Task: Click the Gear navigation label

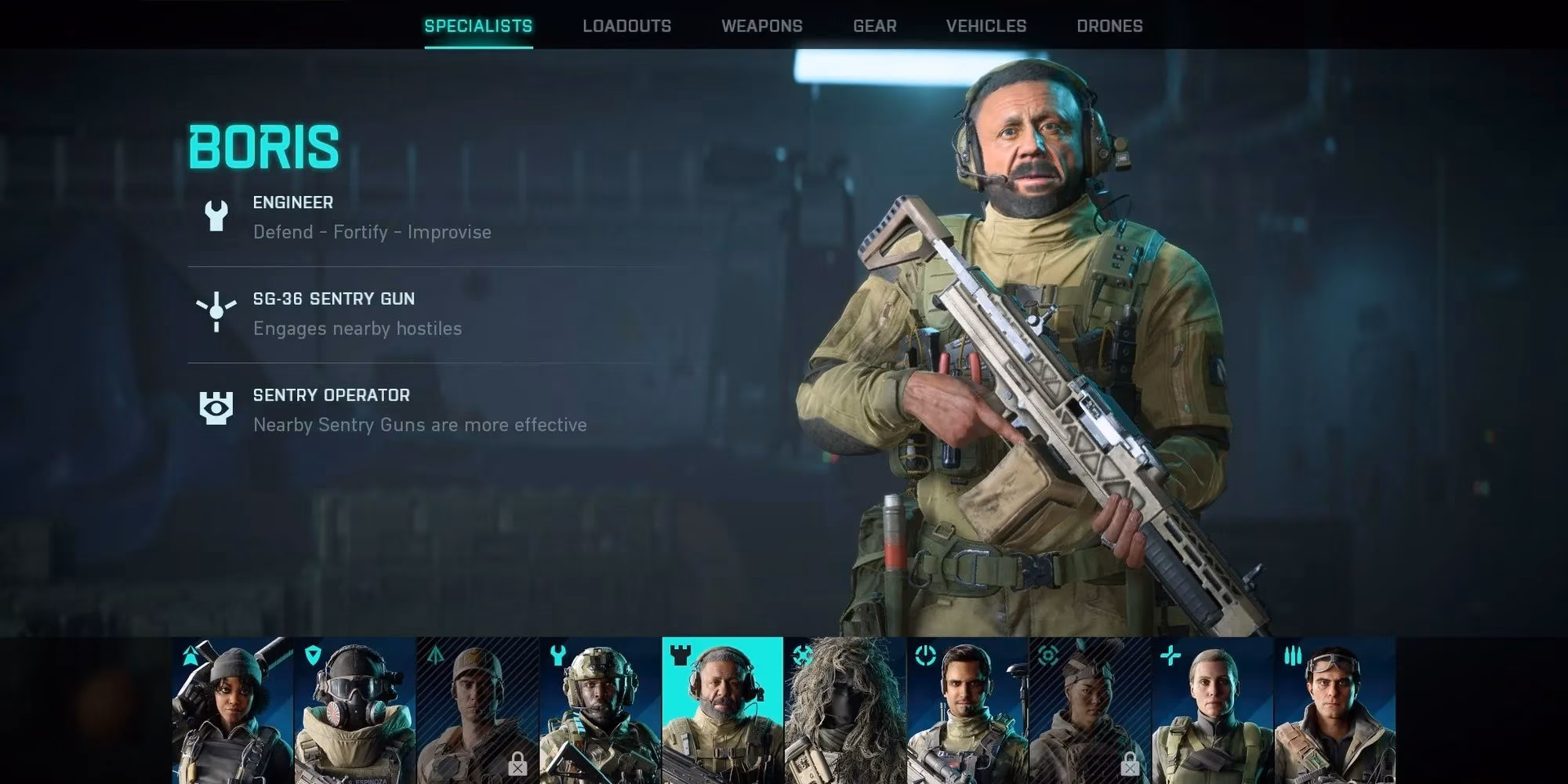Action: pos(874,25)
